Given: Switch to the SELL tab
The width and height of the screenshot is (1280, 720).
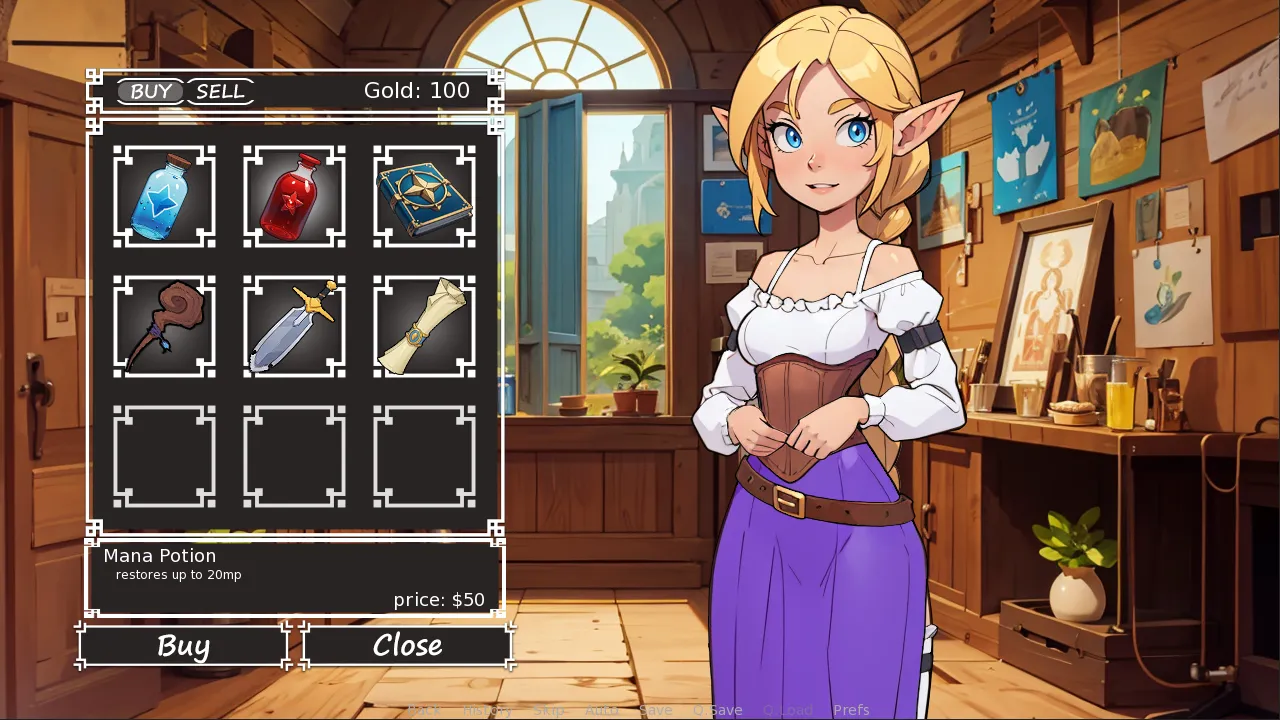Looking at the screenshot, I should click(220, 92).
